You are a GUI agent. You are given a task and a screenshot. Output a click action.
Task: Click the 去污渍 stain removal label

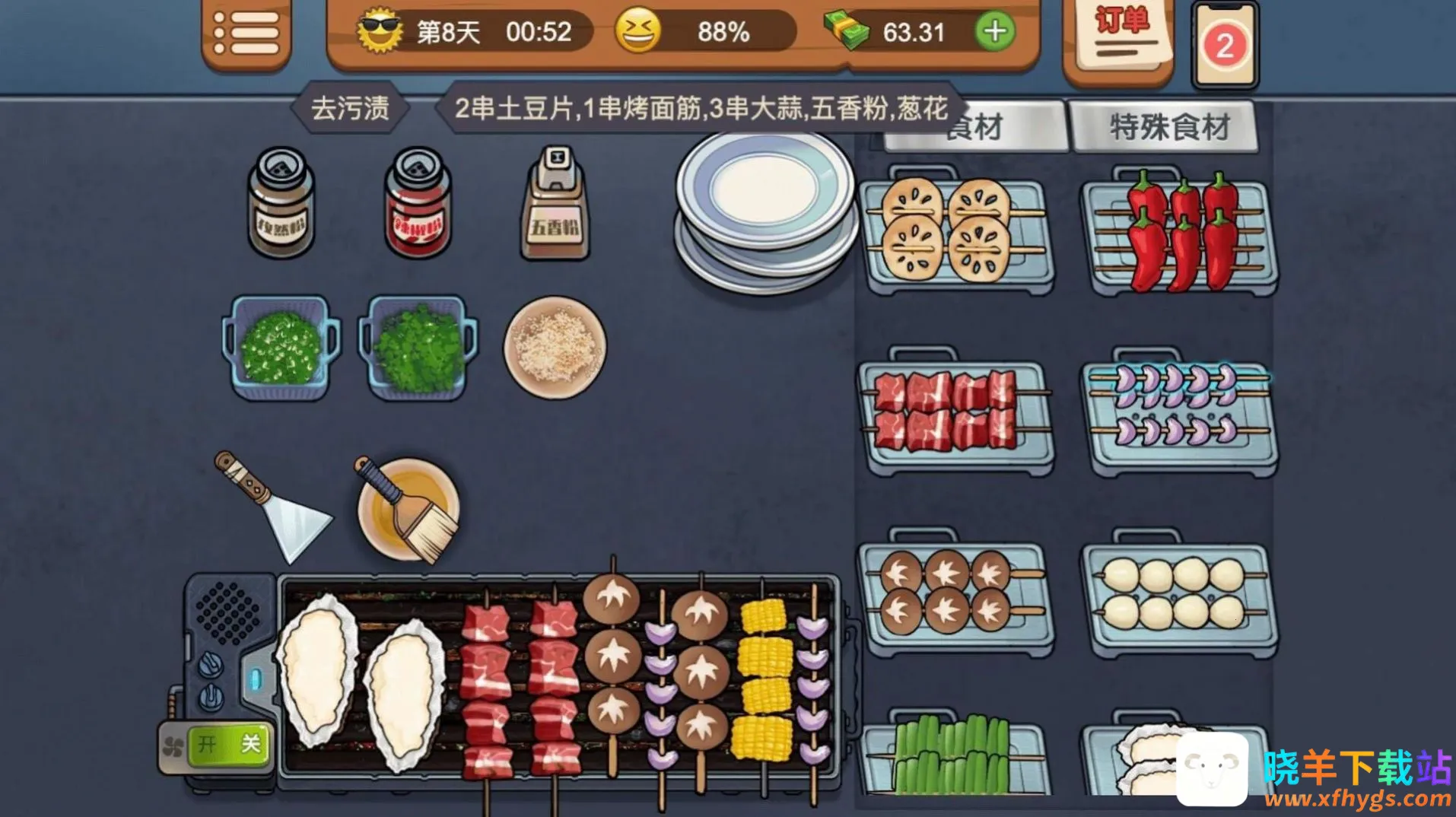pyautogui.click(x=350, y=109)
